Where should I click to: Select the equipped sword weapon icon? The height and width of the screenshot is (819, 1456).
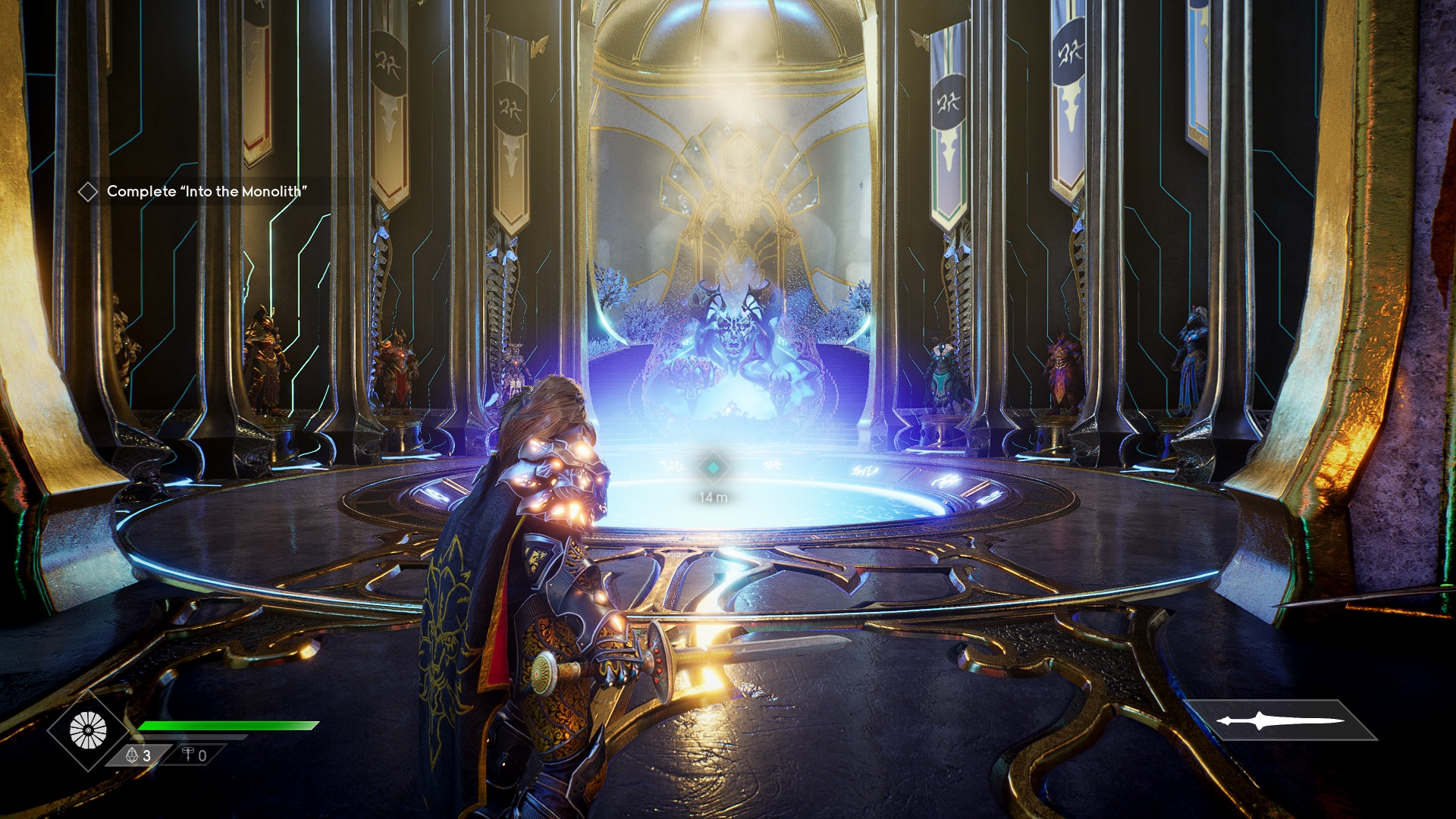click(x=1280, y=720)
